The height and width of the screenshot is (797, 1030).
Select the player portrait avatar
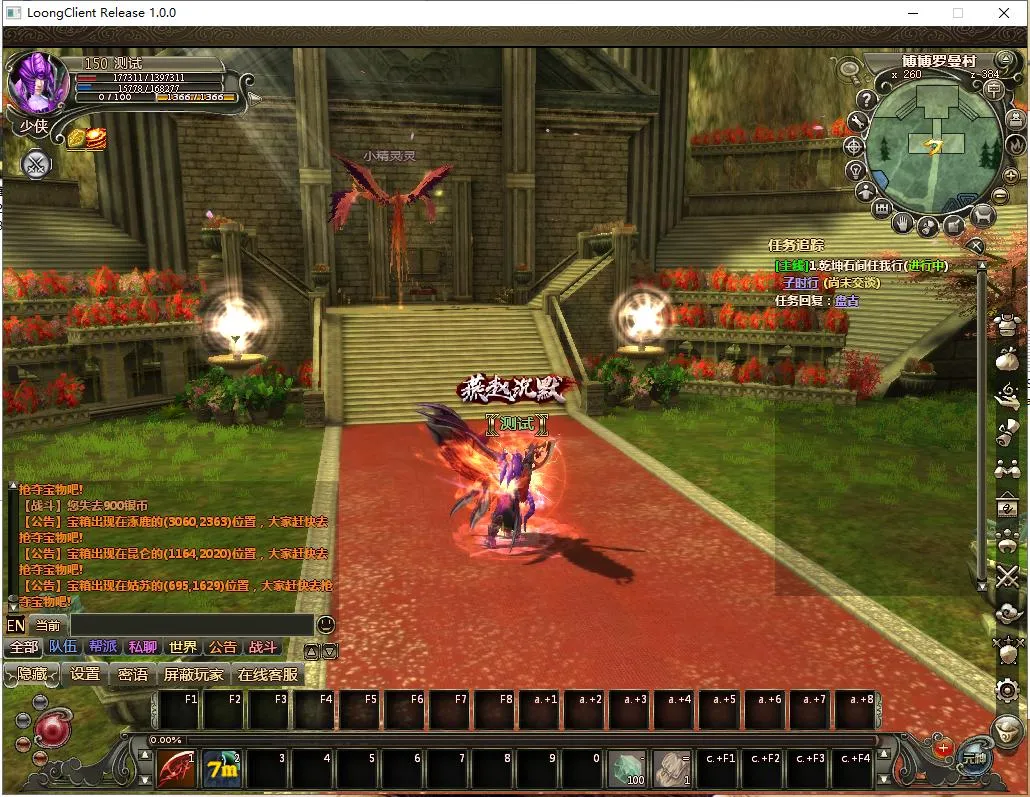pyautogui.click(x=38, y=84)
